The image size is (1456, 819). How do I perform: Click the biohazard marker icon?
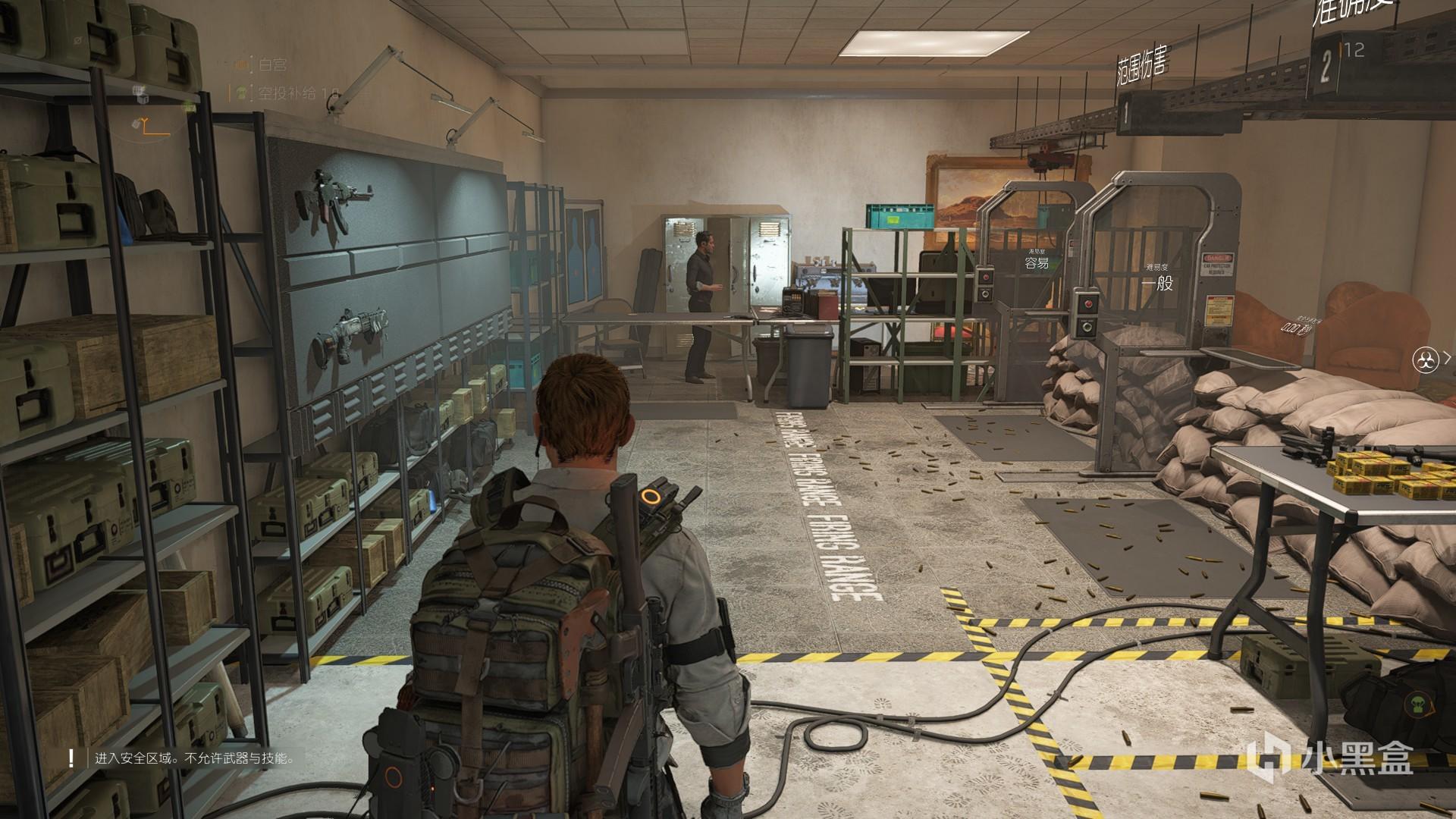1426,359
